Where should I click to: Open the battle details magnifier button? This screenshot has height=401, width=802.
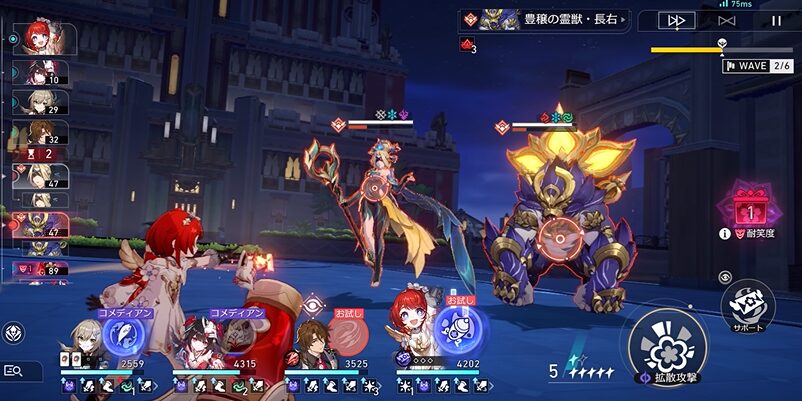click(14, 371)
